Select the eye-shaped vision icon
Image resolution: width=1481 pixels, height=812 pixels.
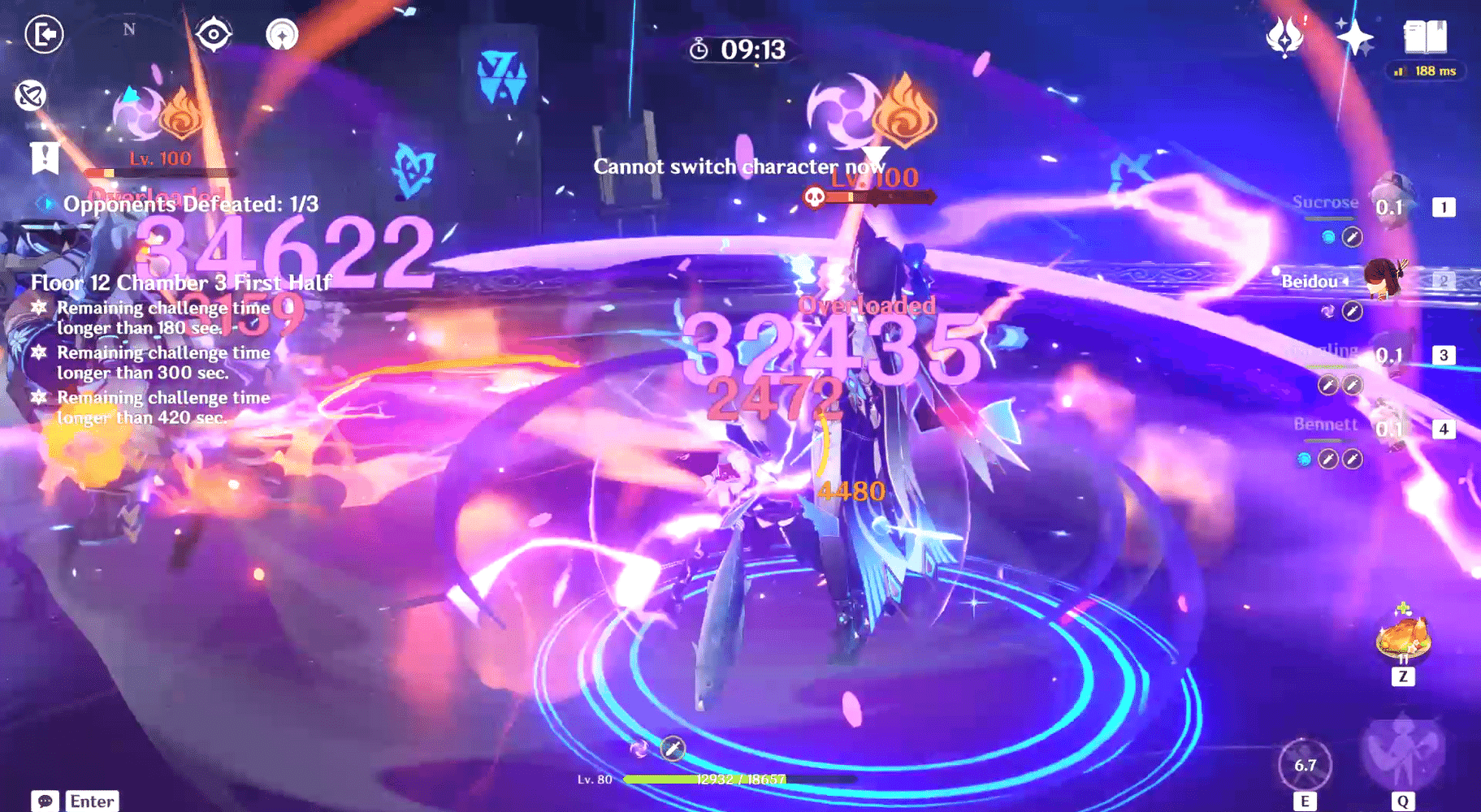(x=214, y=32)
